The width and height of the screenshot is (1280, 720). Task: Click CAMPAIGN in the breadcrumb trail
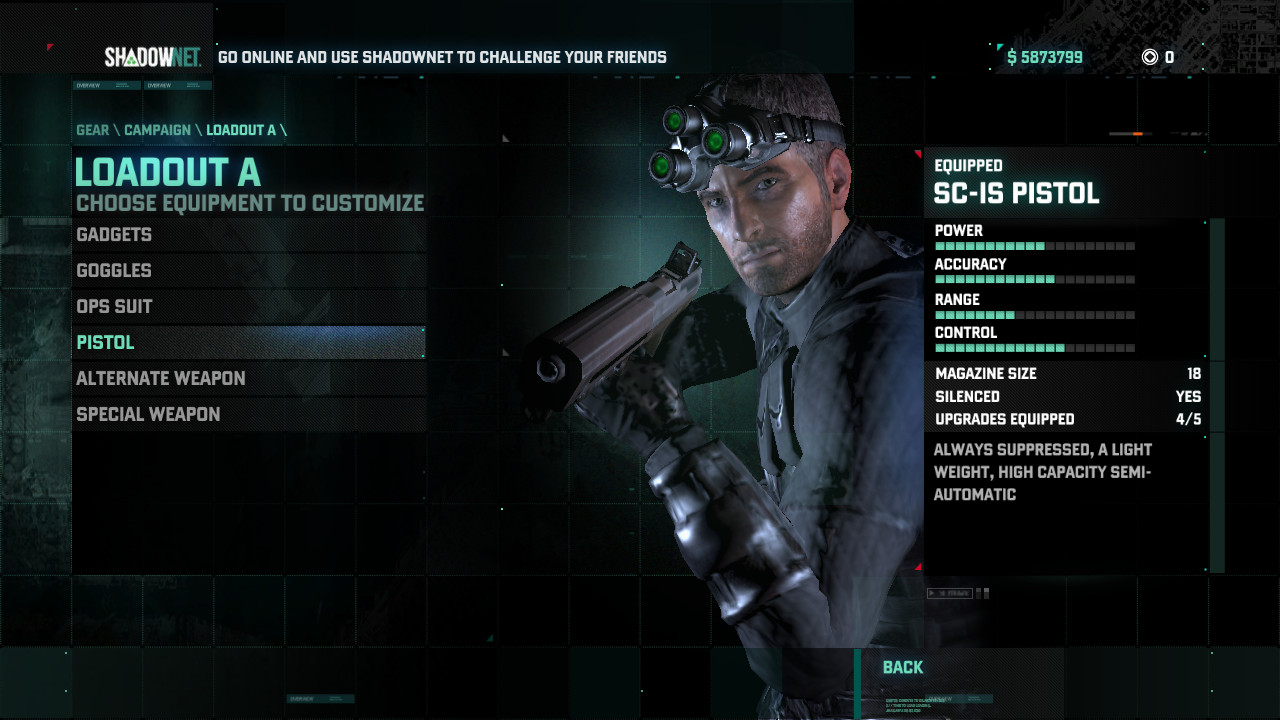156,130
